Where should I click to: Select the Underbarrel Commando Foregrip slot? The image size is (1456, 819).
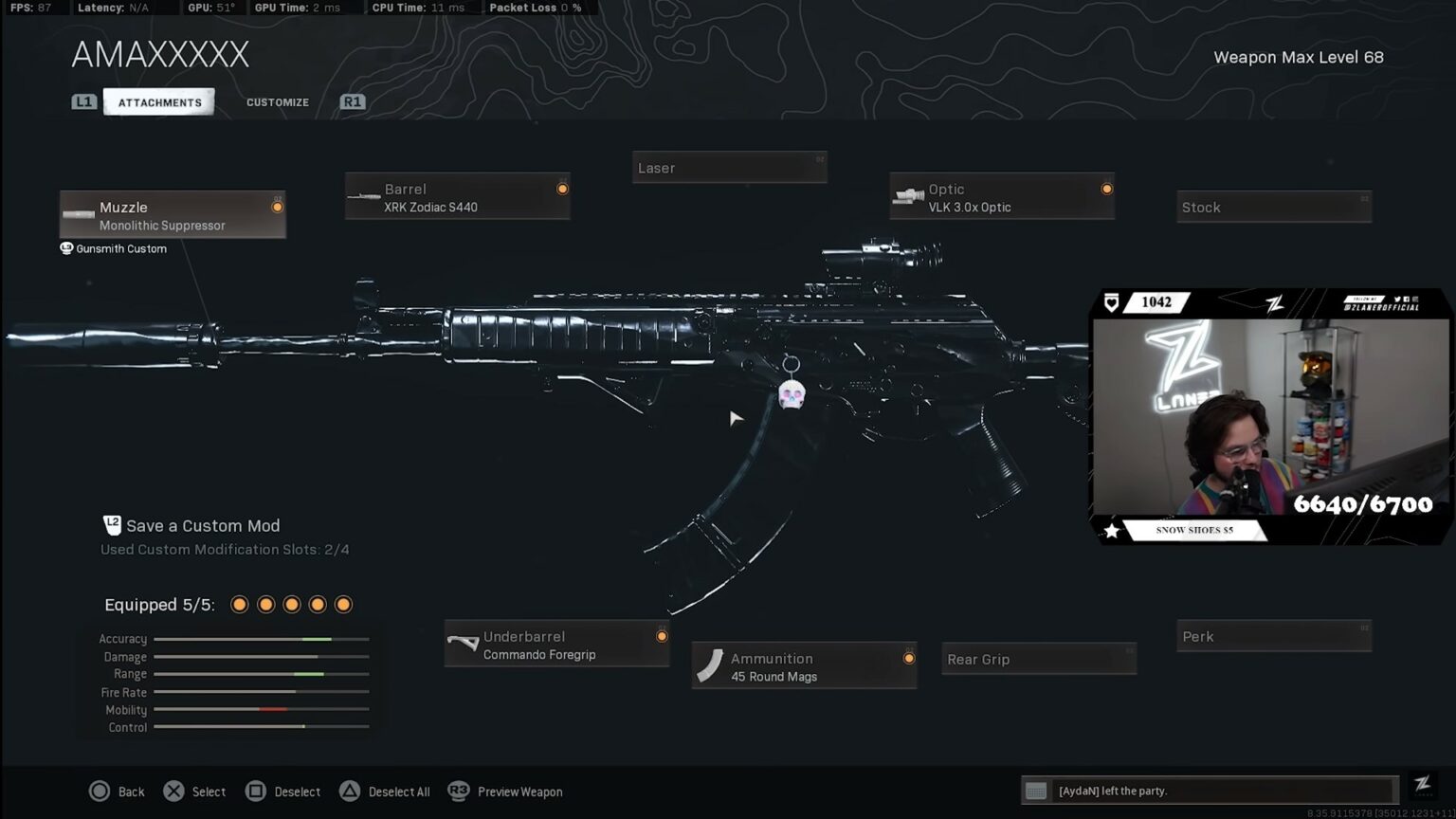pos(557,645)
